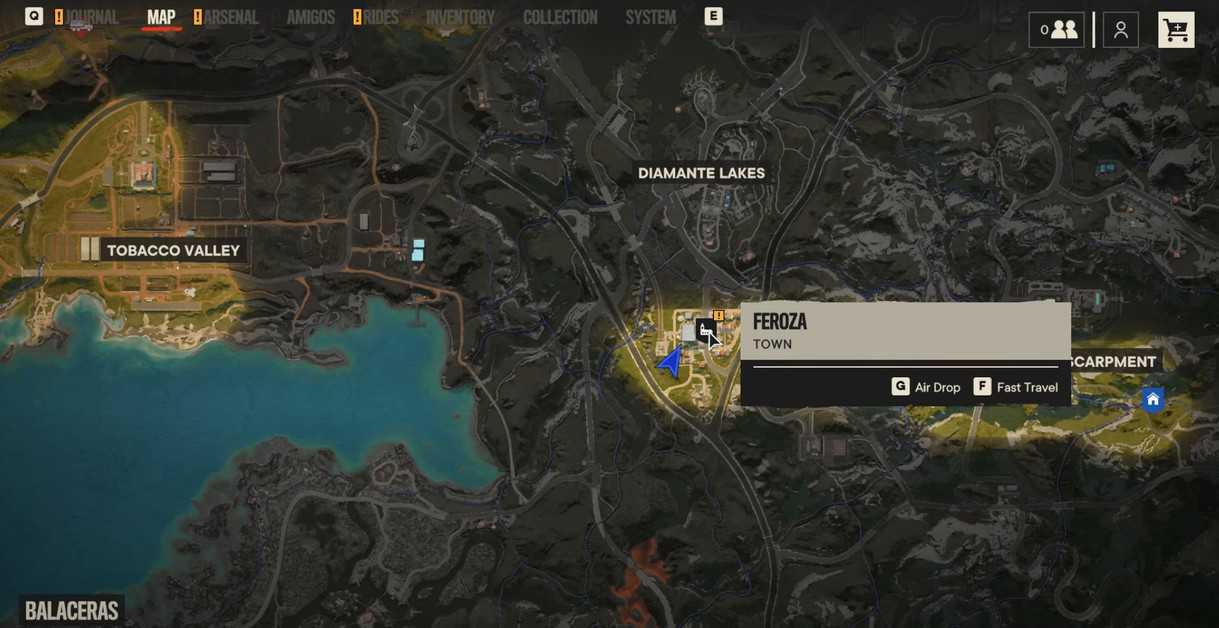1219x628 pixels.
Task: Select the Map tab
Action: click(161, 17)
